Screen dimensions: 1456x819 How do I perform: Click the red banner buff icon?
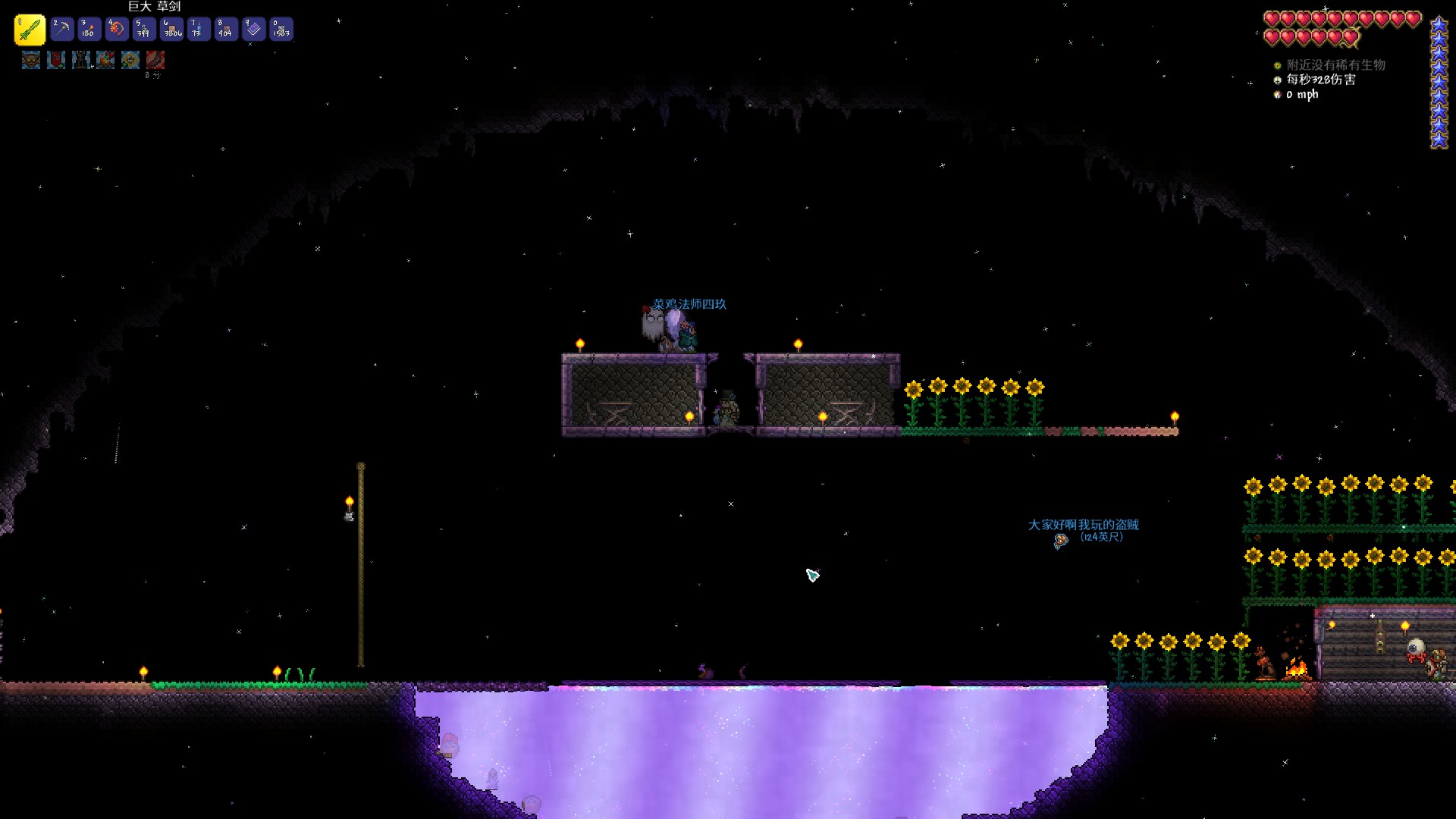pos(56,59)
